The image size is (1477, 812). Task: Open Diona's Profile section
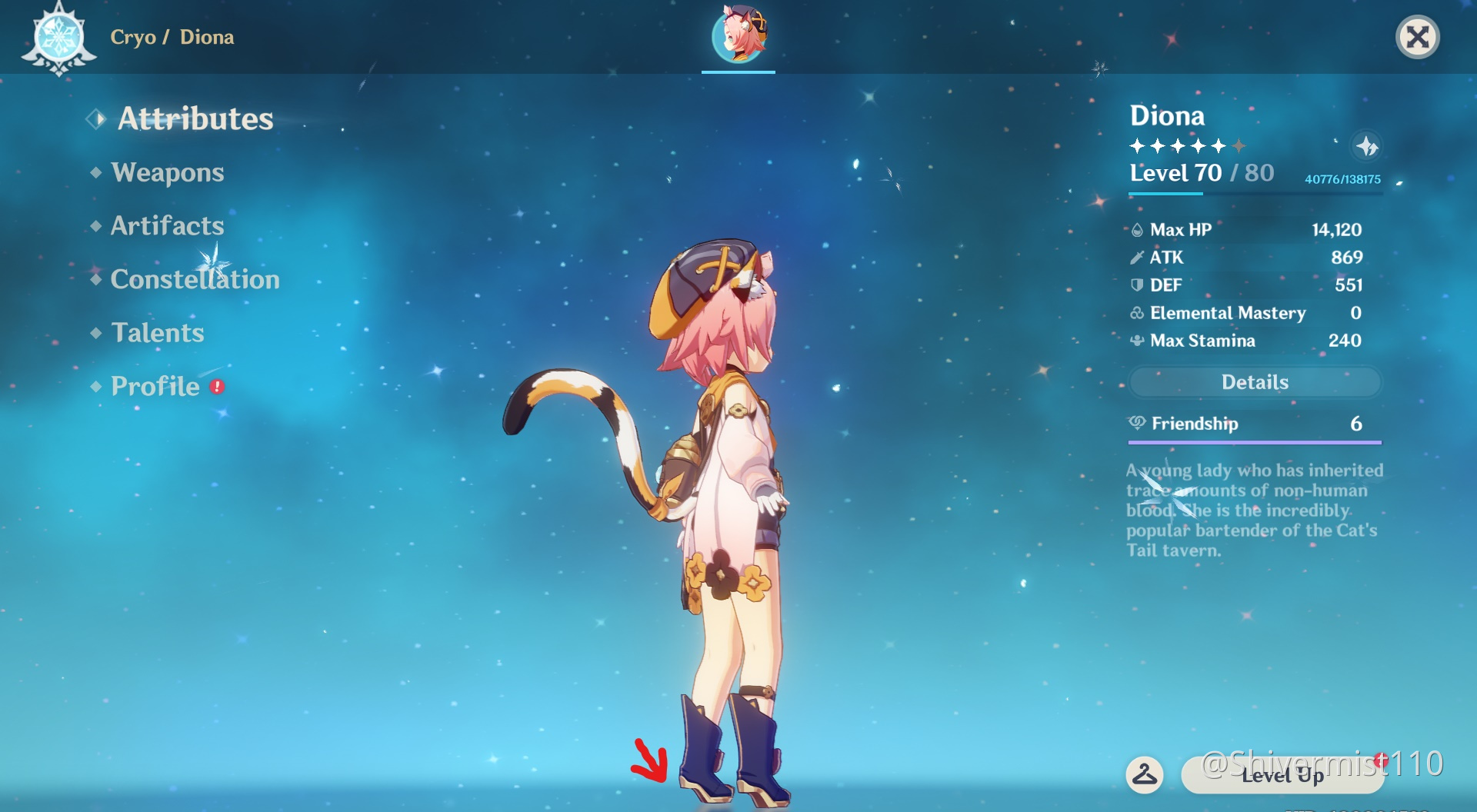[152, 386]
